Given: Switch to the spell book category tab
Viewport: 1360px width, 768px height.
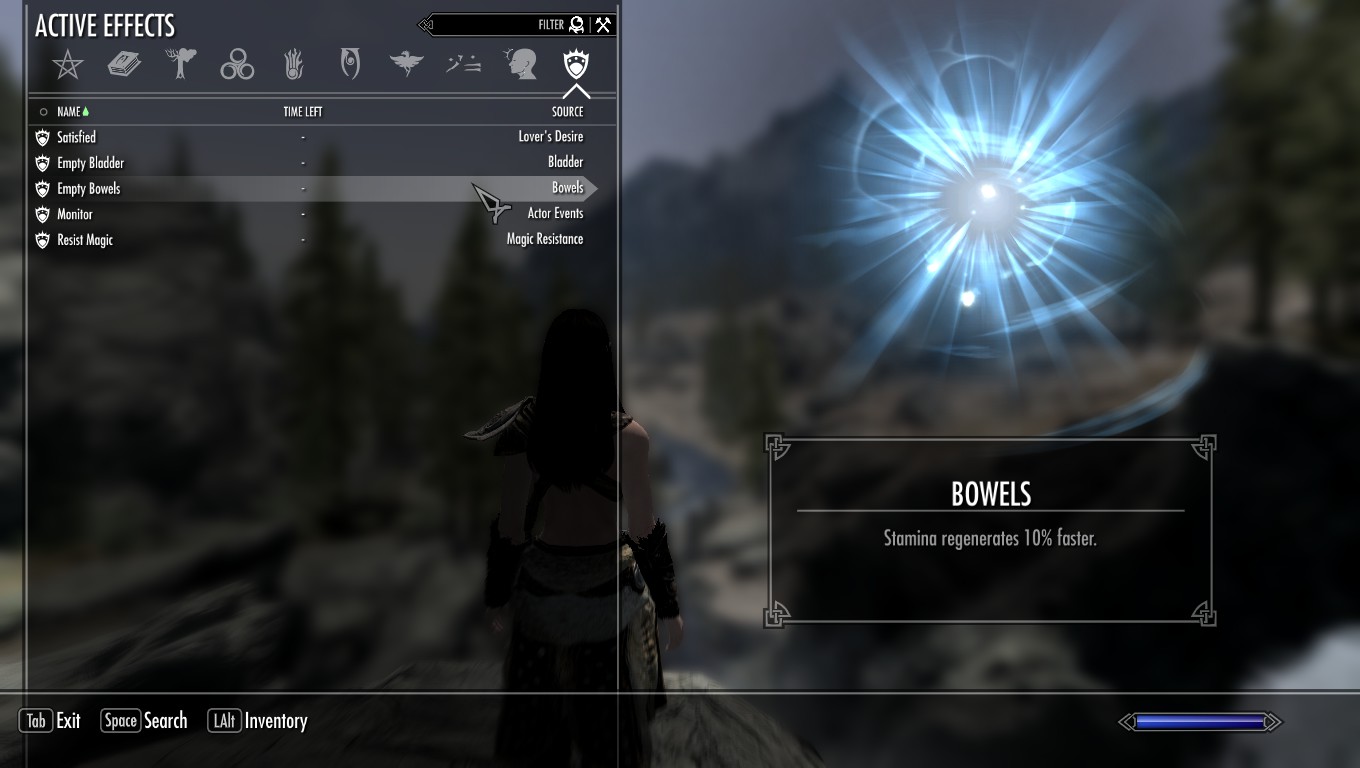Looking at the screenshot, I should pyautogui.click(x=124, y=66).
